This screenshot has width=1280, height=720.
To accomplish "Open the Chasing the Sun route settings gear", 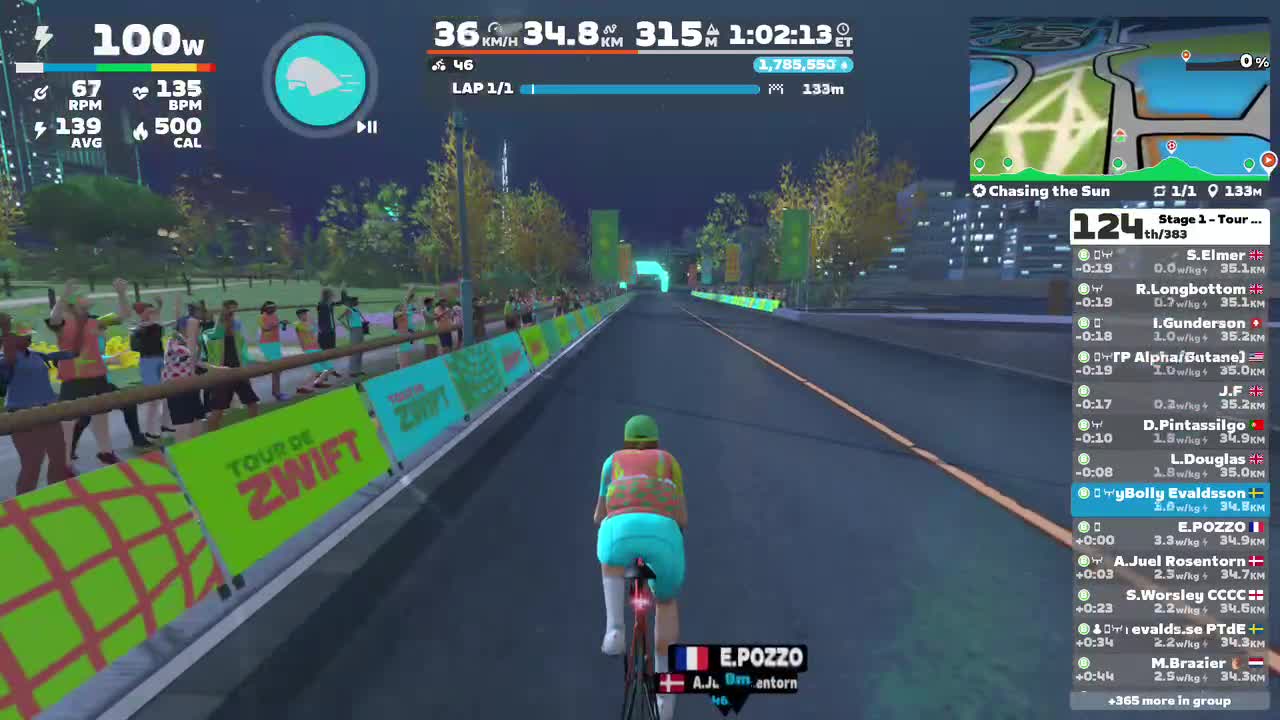I will coord(979,191).
